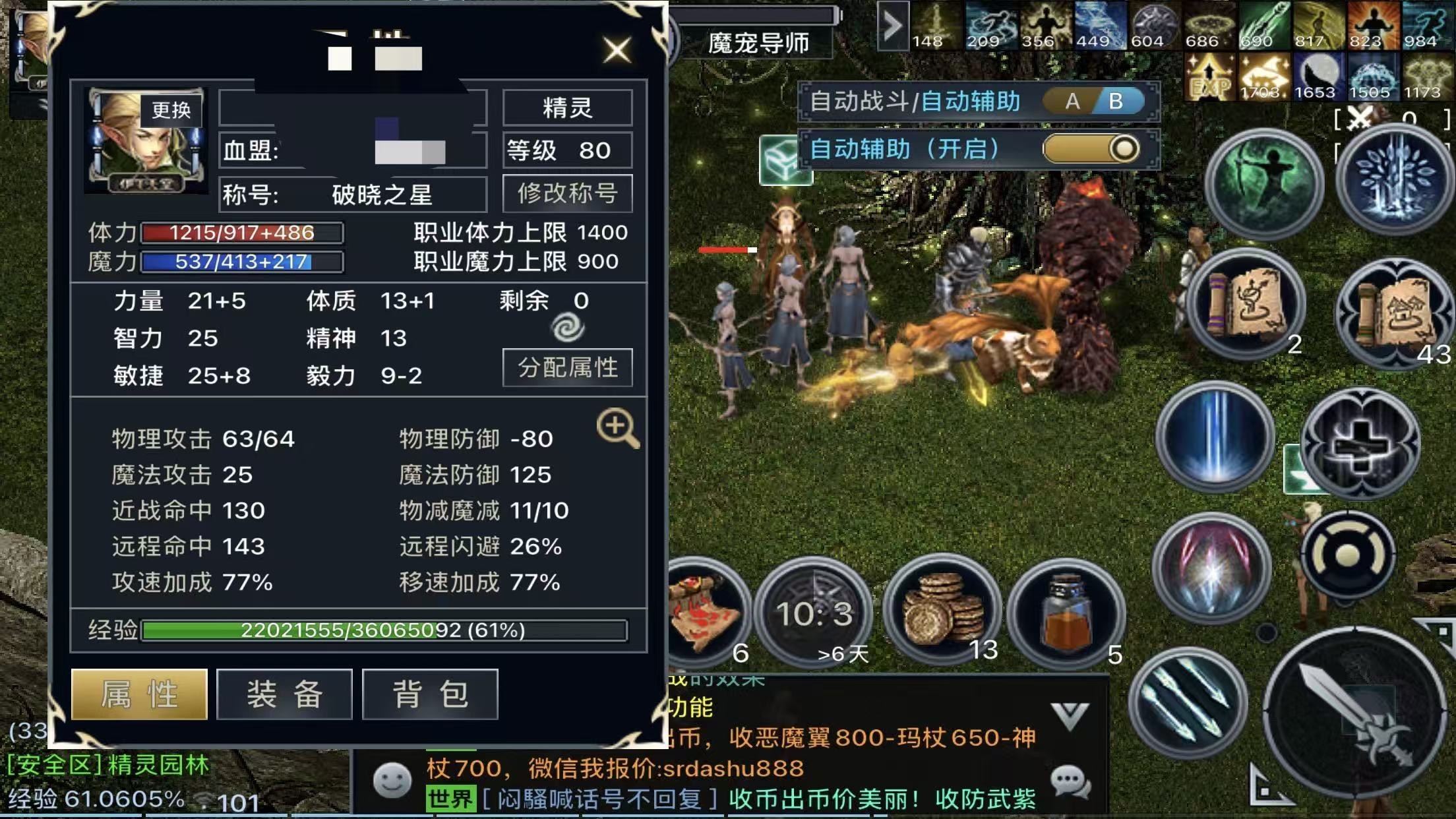Cast the archer silhouette skill
1456x819 pixels.
[x=1263, y=183]
